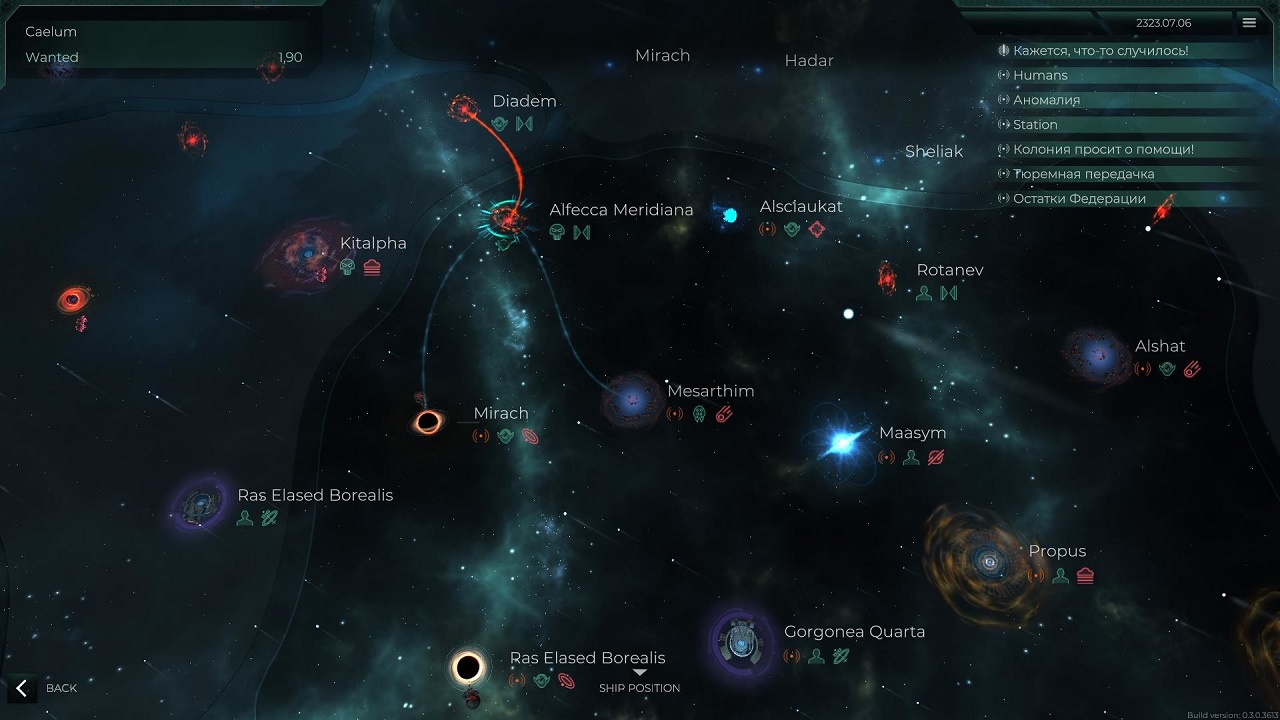
Task: Open the hamburger menu in the top right
Action: (x=1249, y=22)
